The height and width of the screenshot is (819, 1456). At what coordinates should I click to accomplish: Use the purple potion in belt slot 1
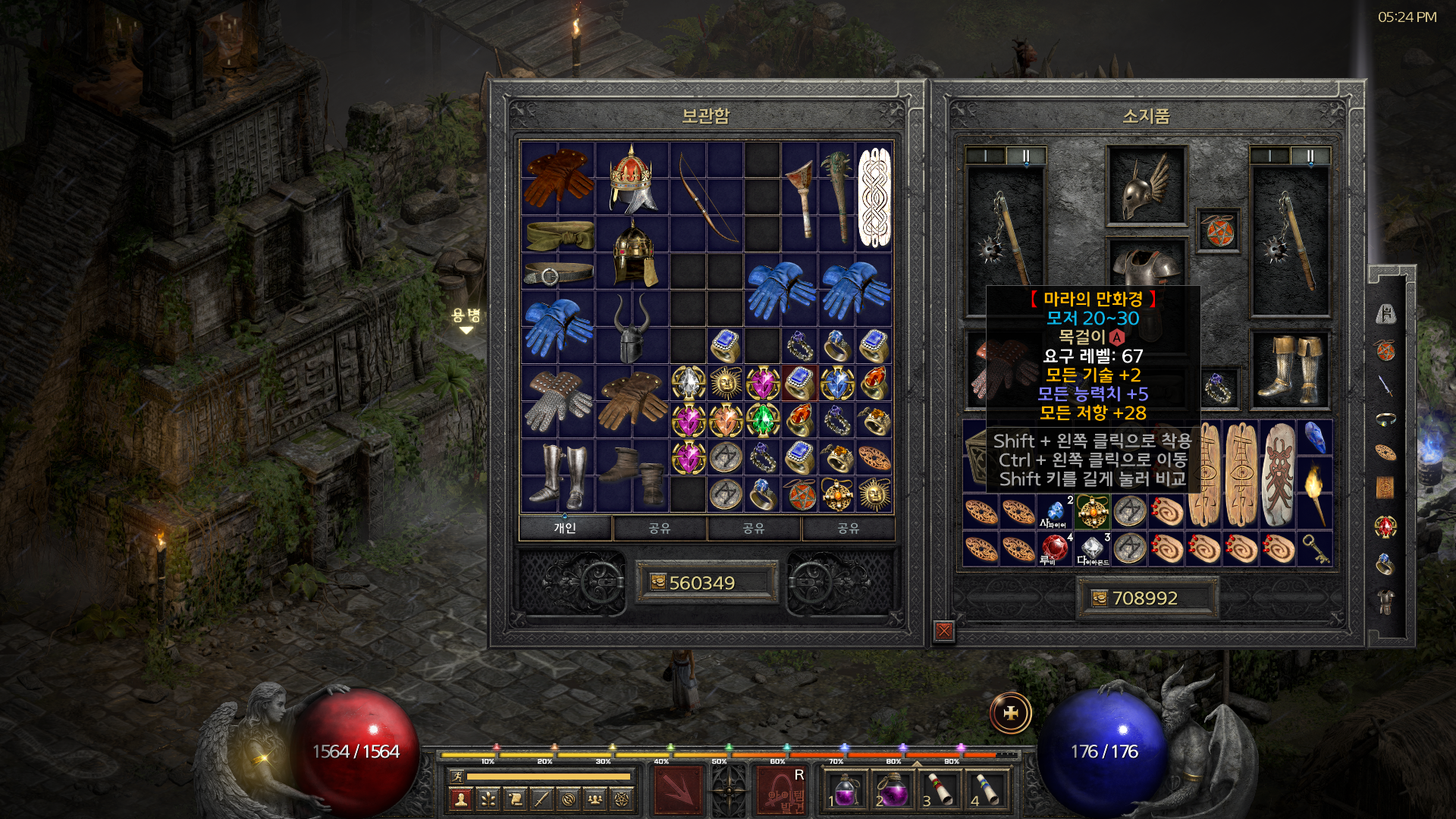pos(845,790)
